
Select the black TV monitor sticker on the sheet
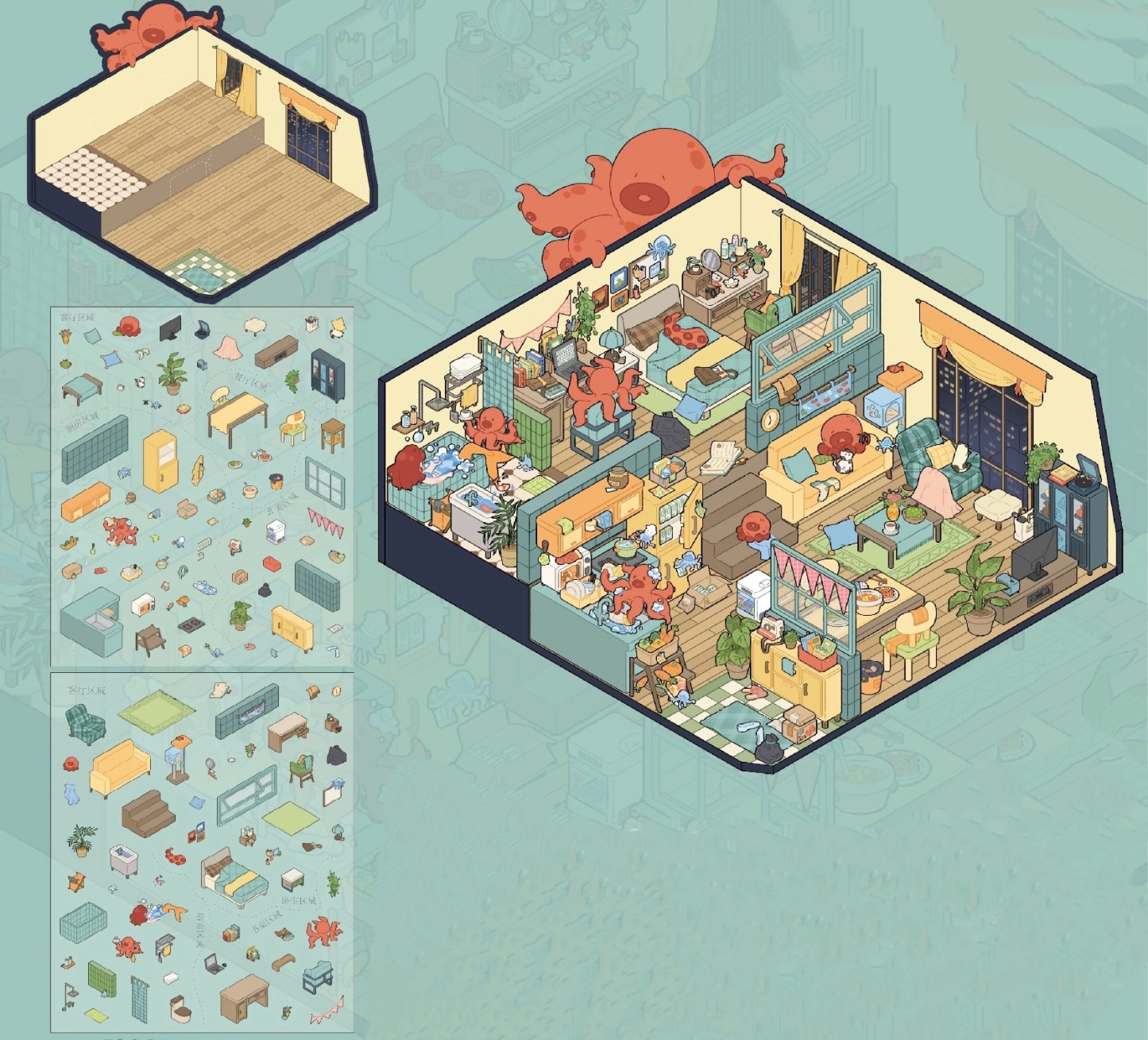tap(170, 327)
